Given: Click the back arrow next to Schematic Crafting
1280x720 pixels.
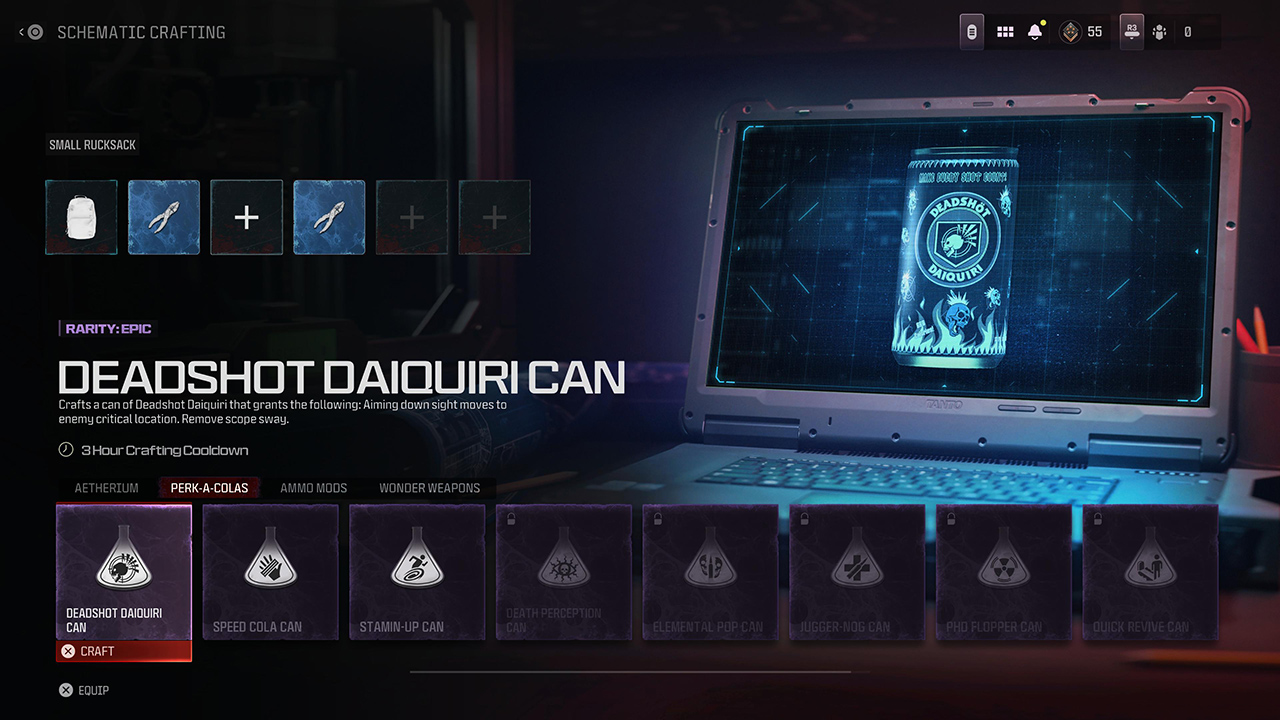Looking at the screenshot, I should coord(21,31).
